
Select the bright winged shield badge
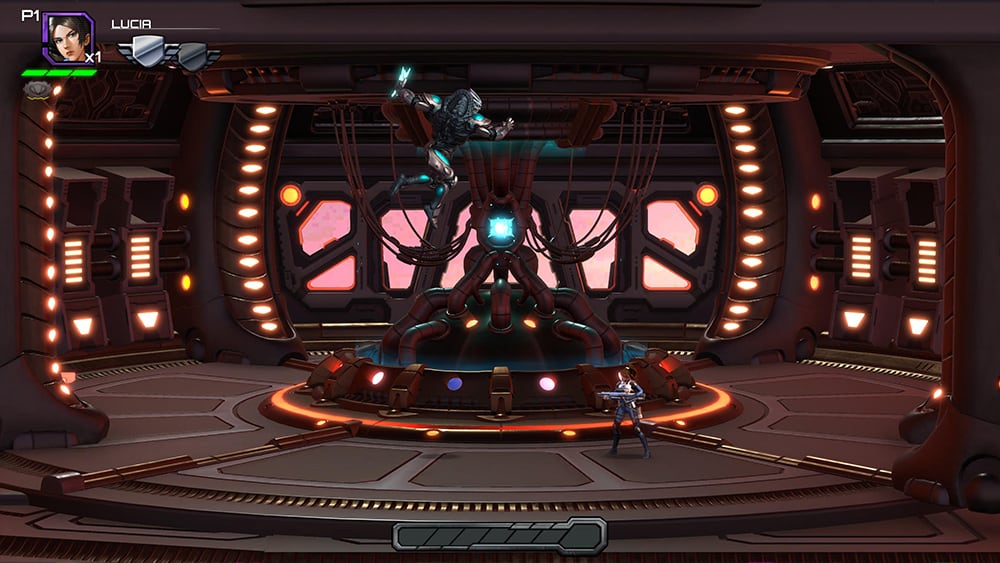[146, 52]
